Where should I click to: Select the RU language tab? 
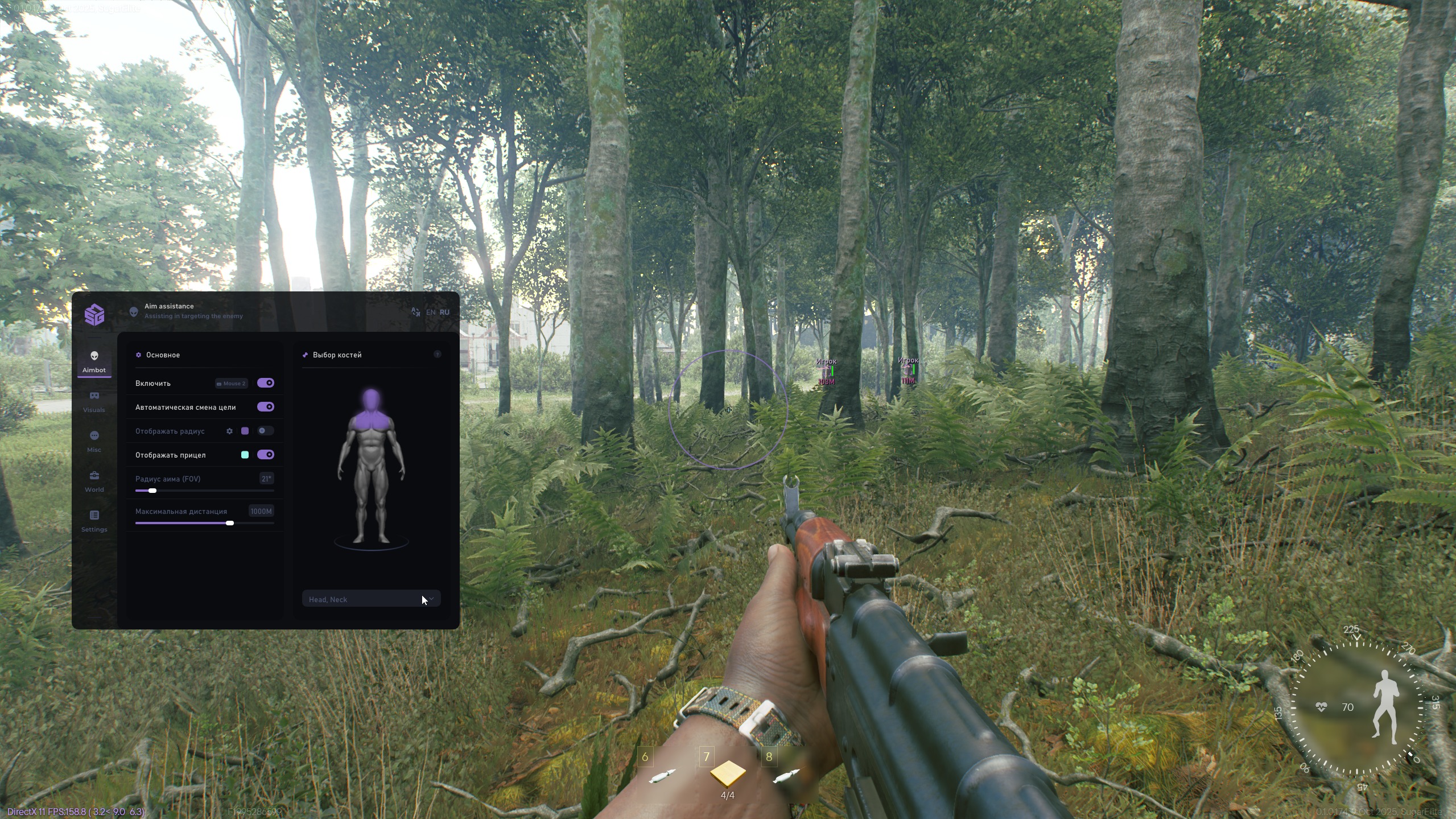[444, 312]
